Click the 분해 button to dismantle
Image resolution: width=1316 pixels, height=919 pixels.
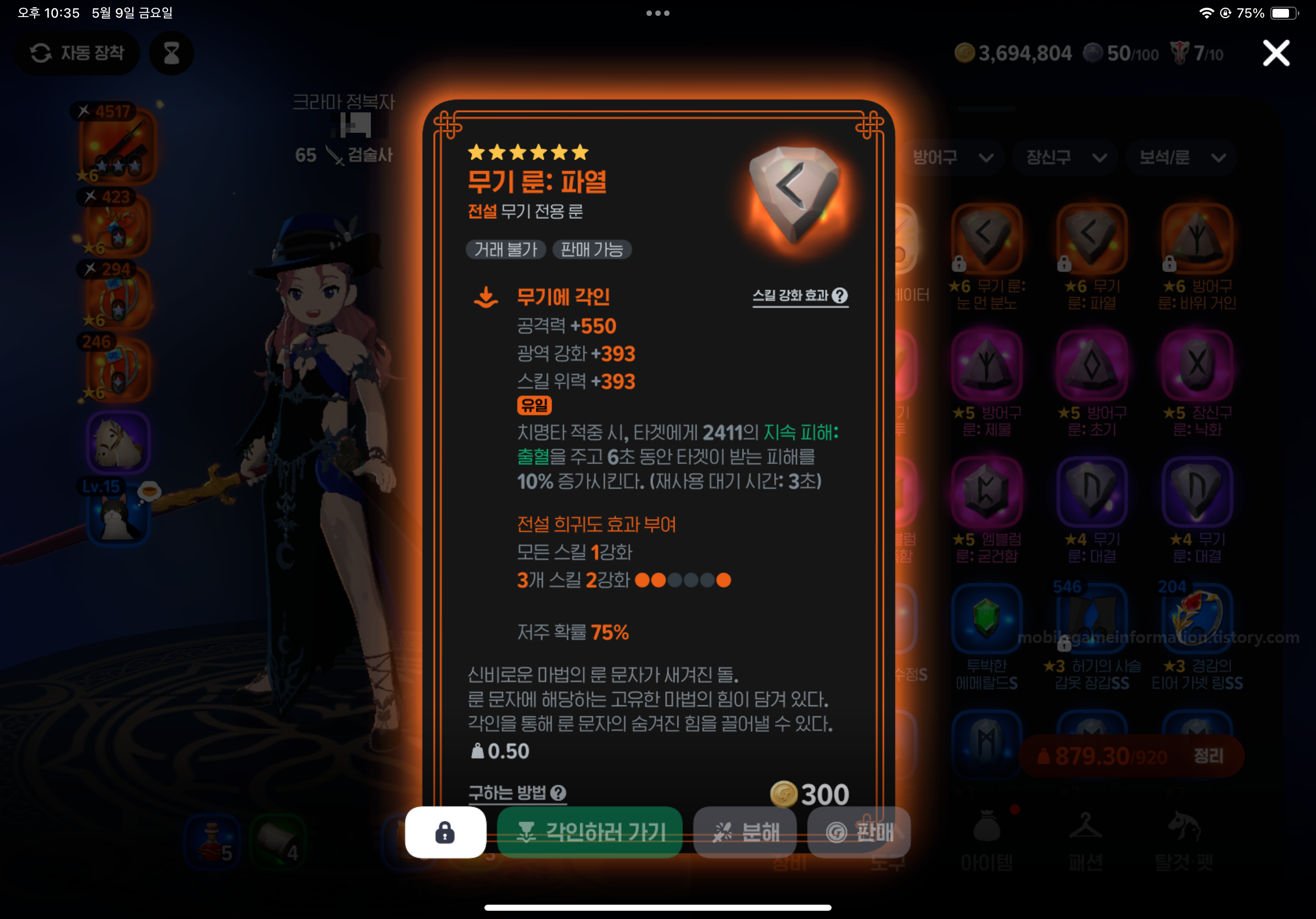tap(745, 832)
